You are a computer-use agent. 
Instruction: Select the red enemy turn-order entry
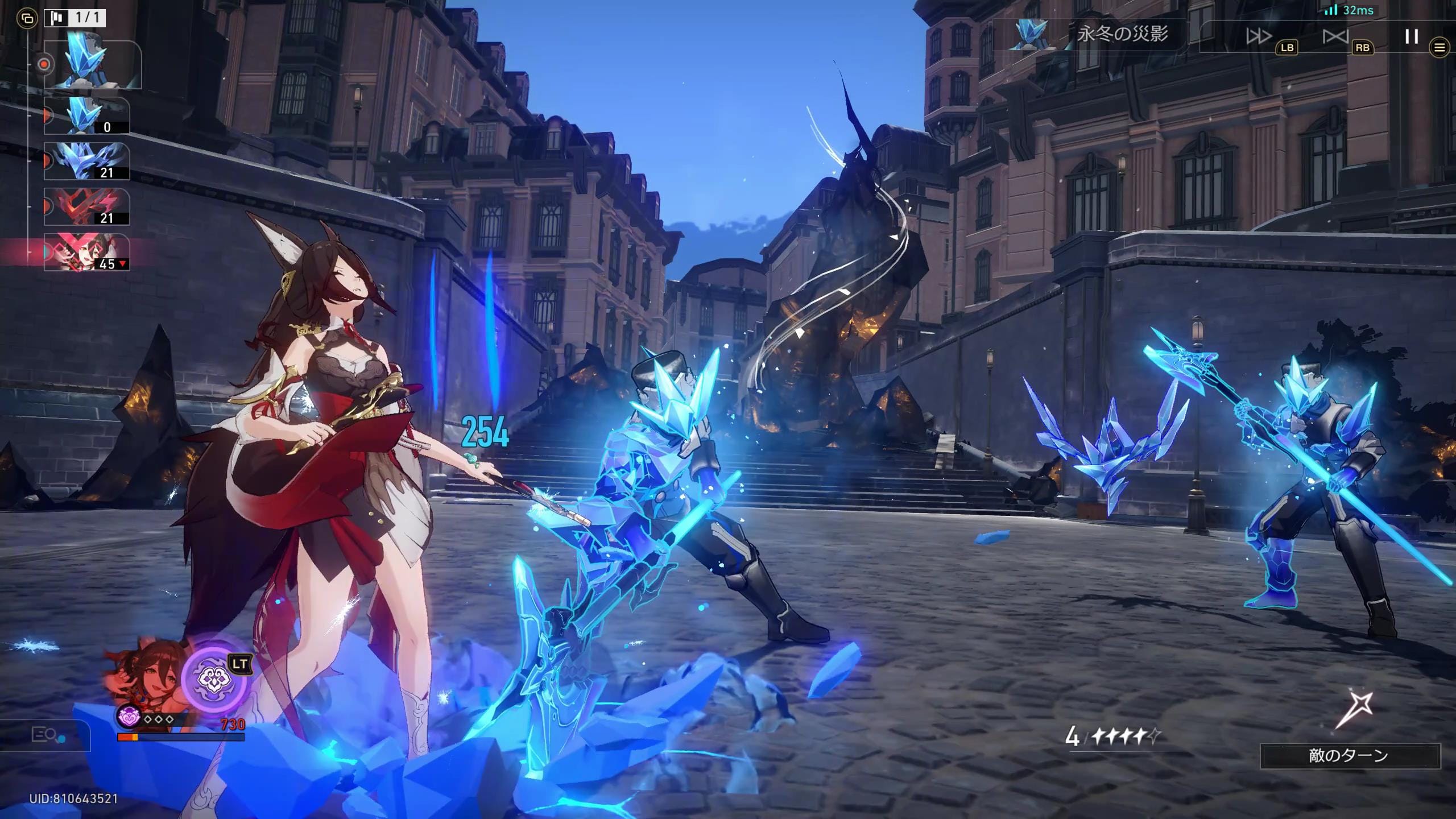pyautogui.click(x=87, y=206)
